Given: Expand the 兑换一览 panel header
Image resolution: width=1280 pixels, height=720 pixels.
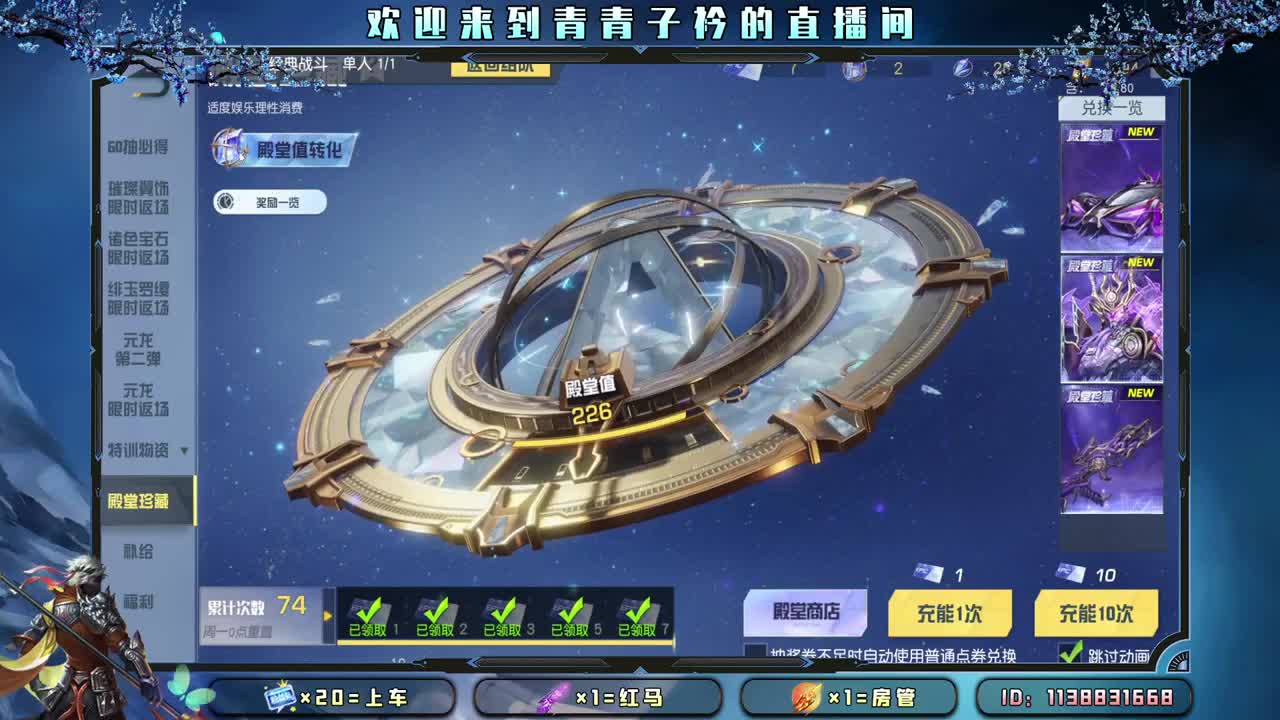Looking at the screenshot, I should 1110,108.
